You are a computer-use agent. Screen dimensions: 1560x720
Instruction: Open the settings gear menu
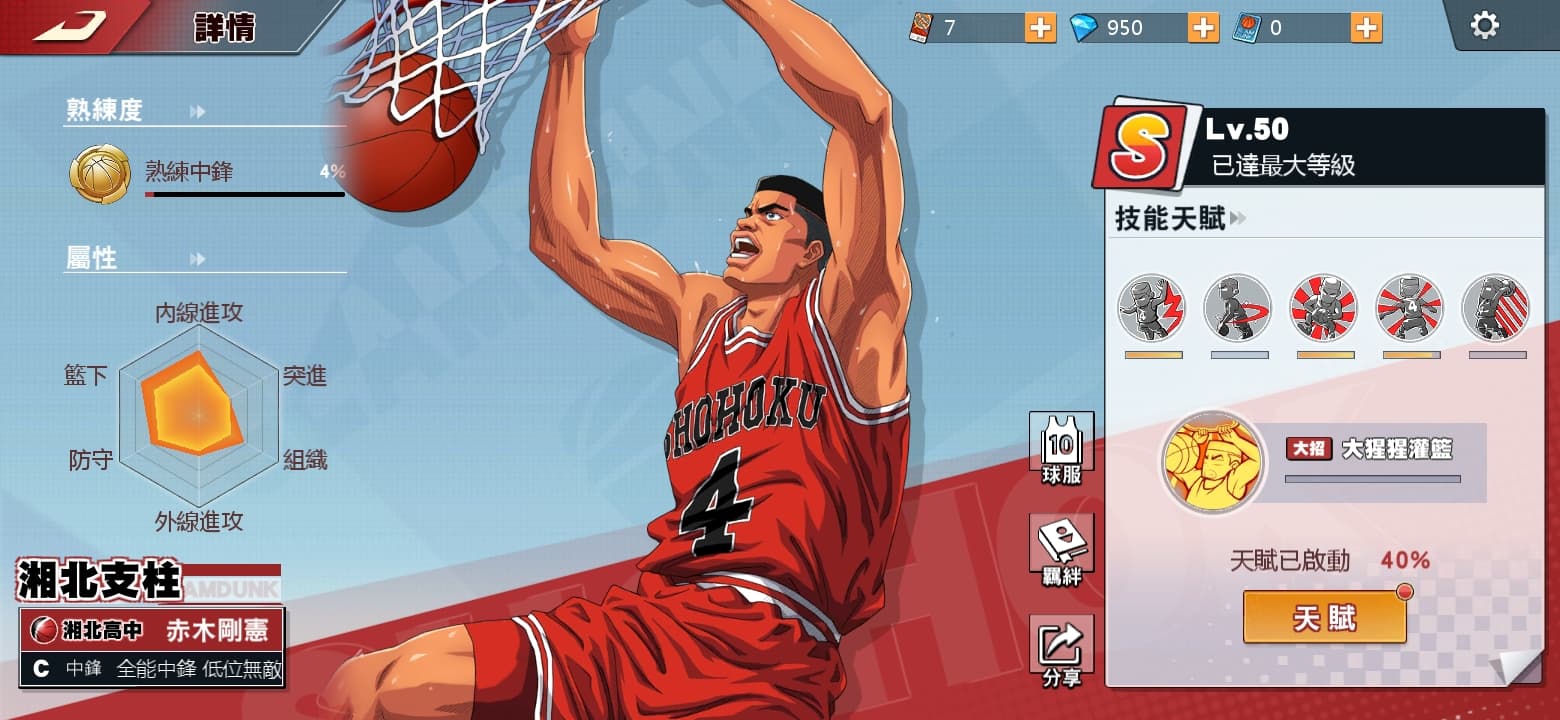[x=1485, y=26]
